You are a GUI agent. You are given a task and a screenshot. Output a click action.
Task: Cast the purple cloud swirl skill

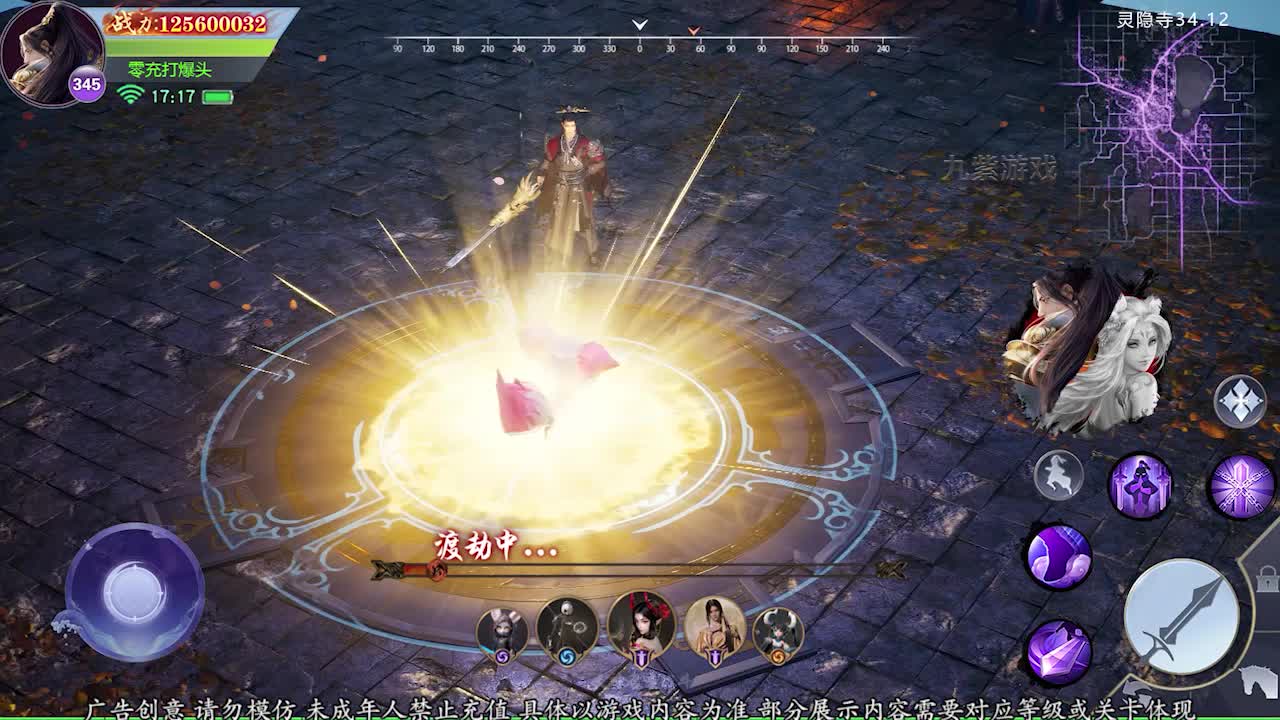click(x=1058, y=556)
